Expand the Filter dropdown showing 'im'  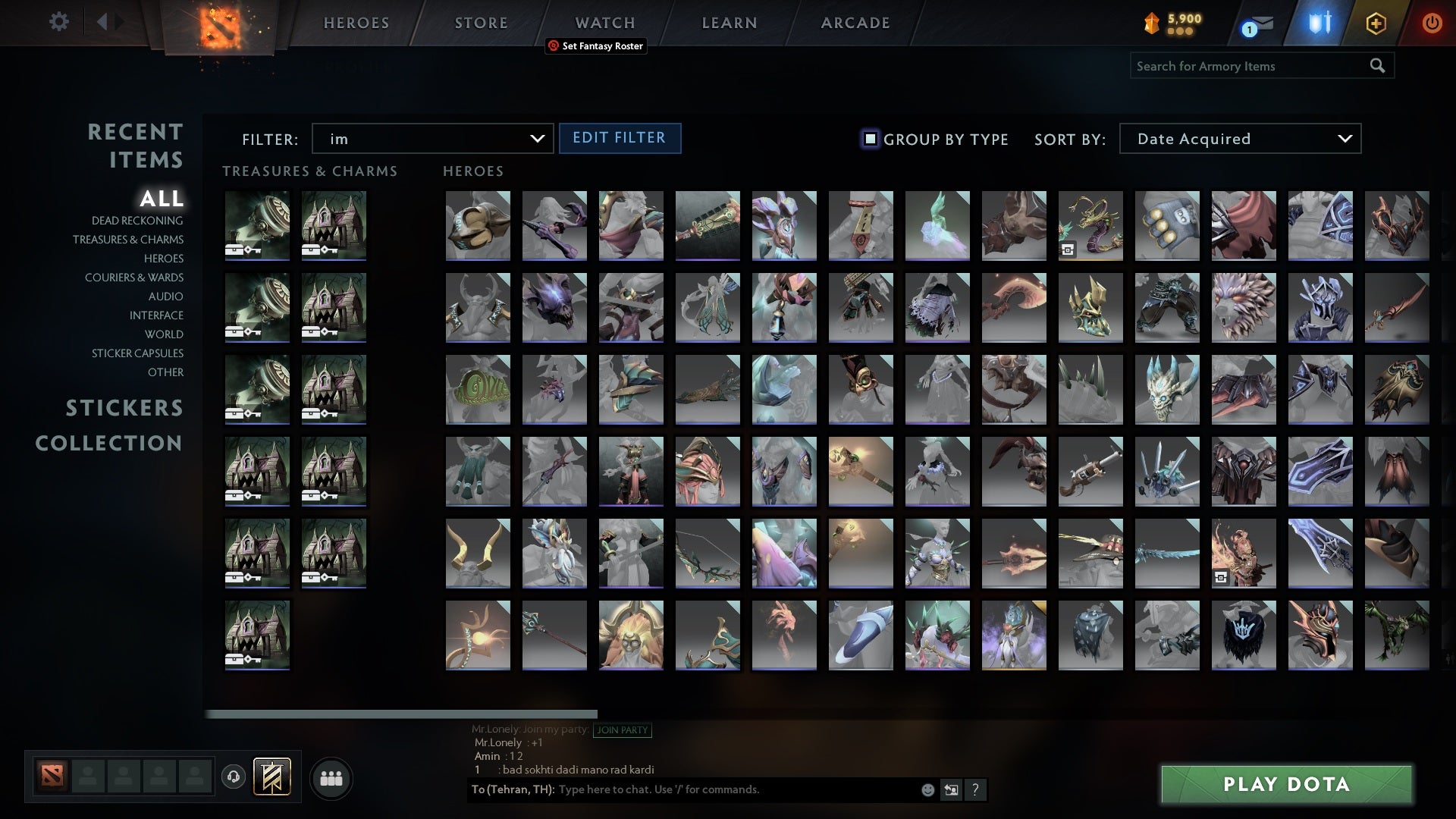pyautogui.click(x=432, y=139)
